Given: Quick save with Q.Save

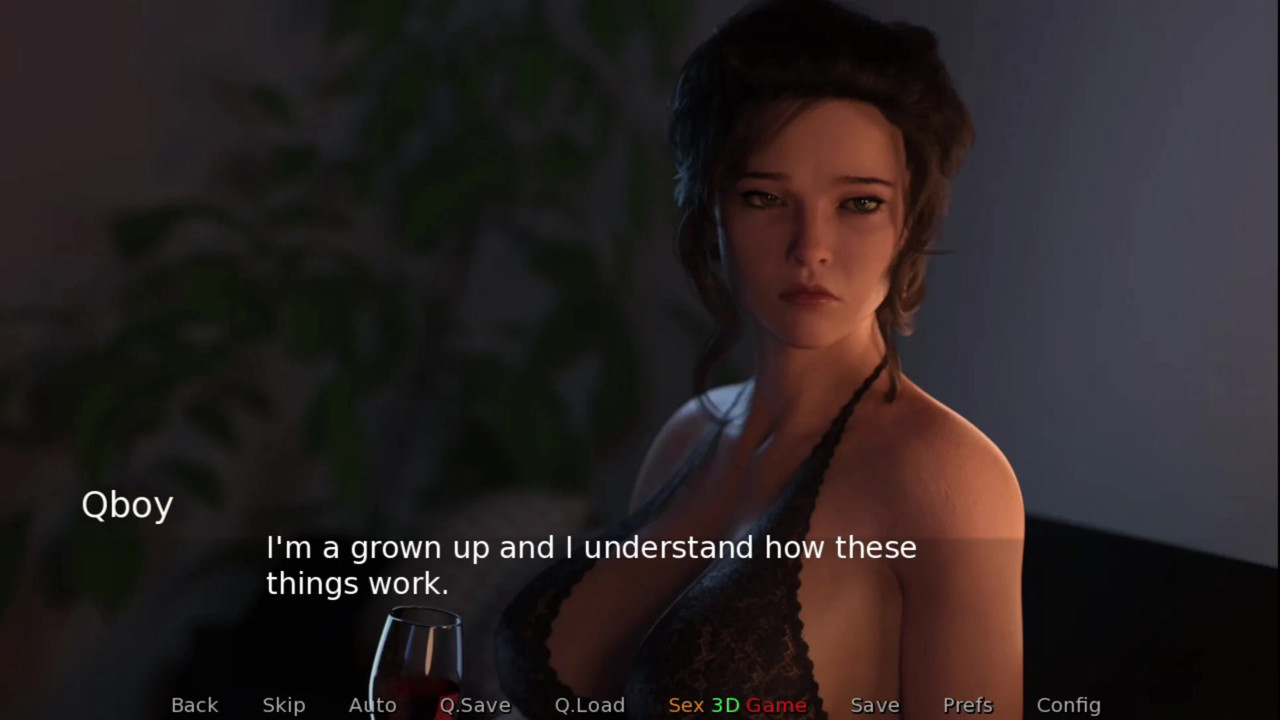Looking at the screenshot, I should [475, 705].
